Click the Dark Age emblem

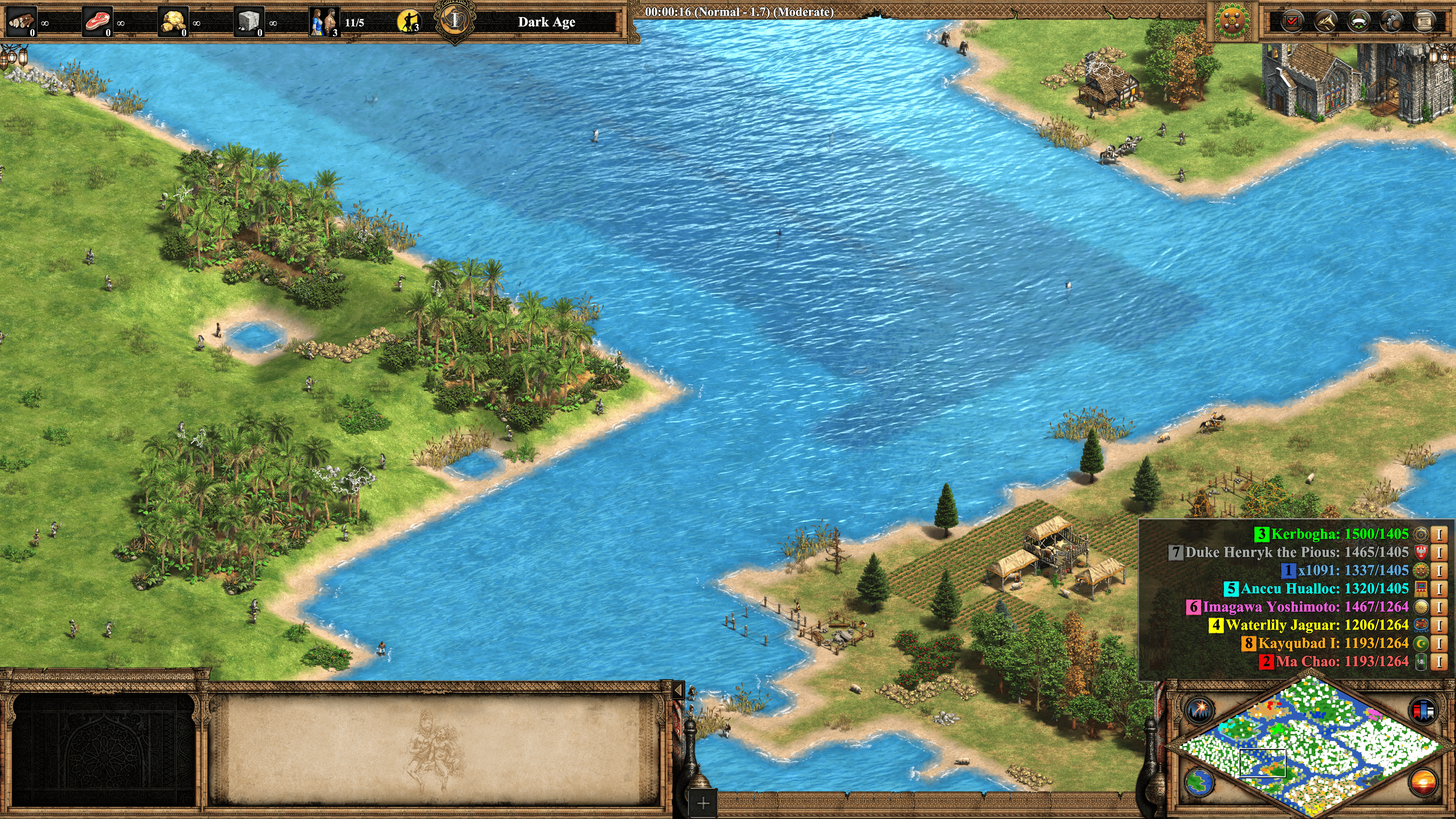pyautogui.click(x=455, y=21)
